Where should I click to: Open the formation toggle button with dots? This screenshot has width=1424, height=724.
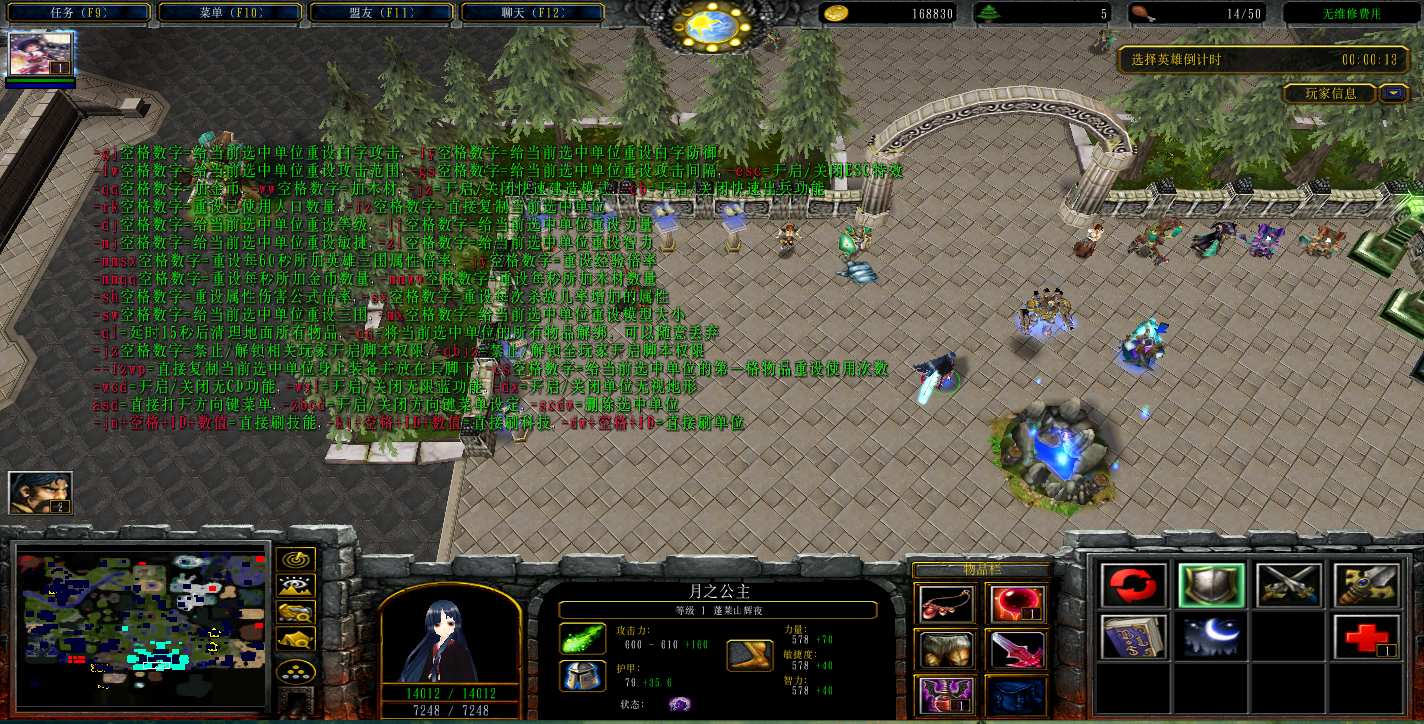coord(295,670)
